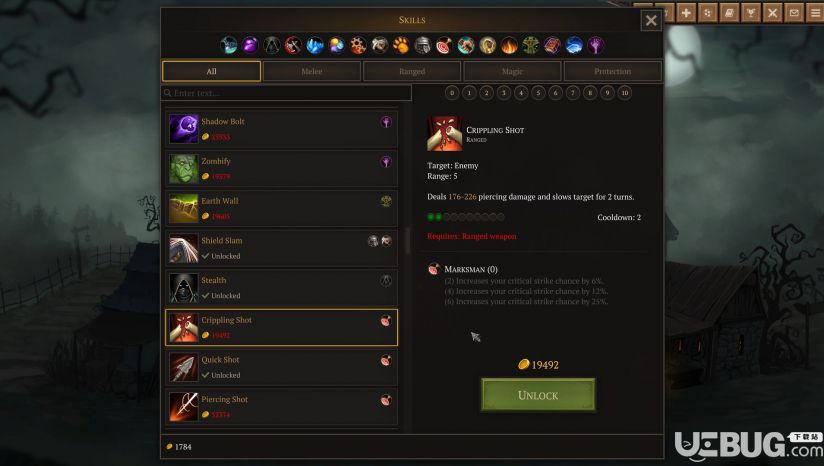
Task: Open the envelope mail button
Action: (794, 13)
